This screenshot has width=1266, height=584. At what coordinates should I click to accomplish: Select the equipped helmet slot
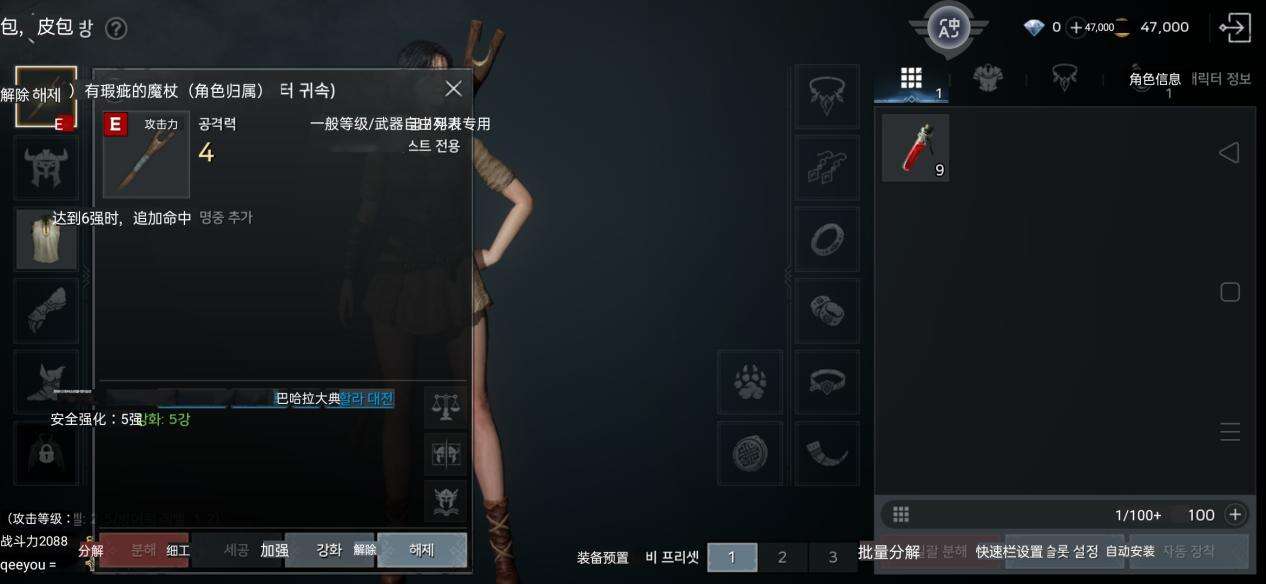tap(46, 168)
